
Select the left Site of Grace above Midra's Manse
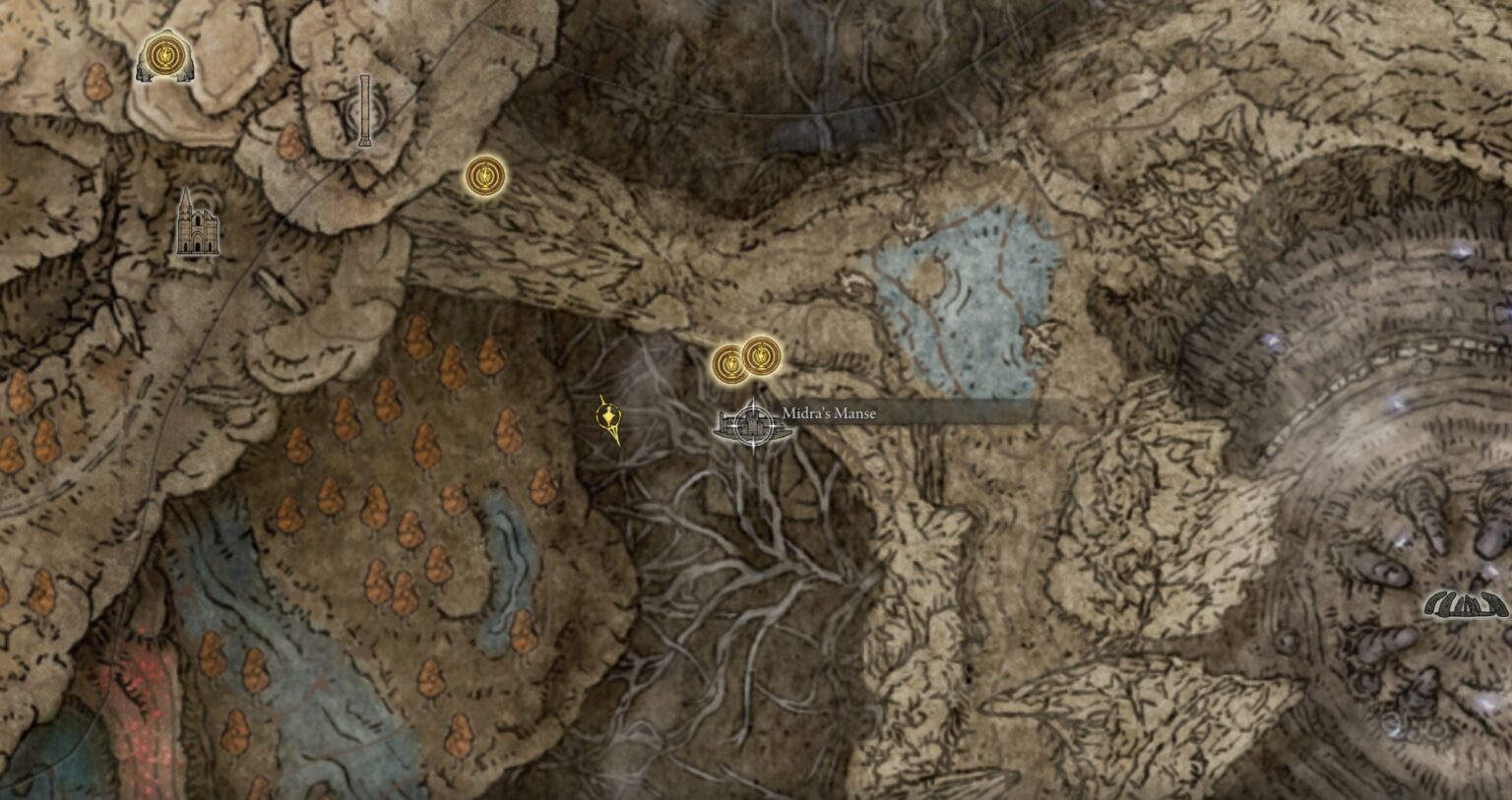(x=729, y=363)
